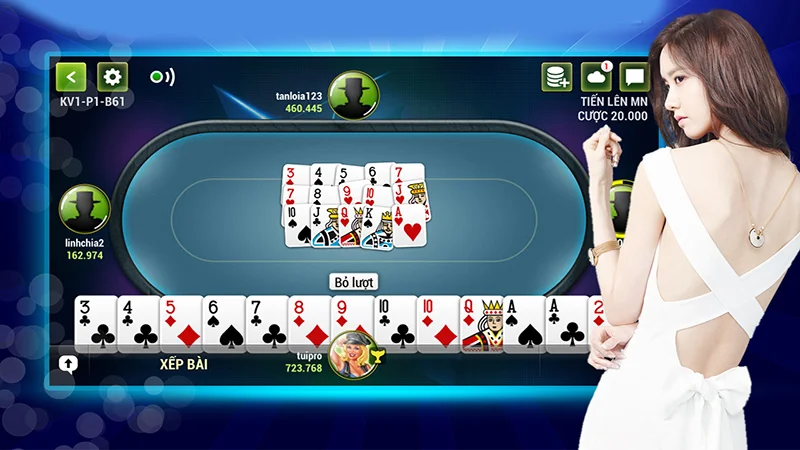Choose the Queen card in hand
This screenshot has height=450, width=800.
pyautogui.click(x=480, y=324)
